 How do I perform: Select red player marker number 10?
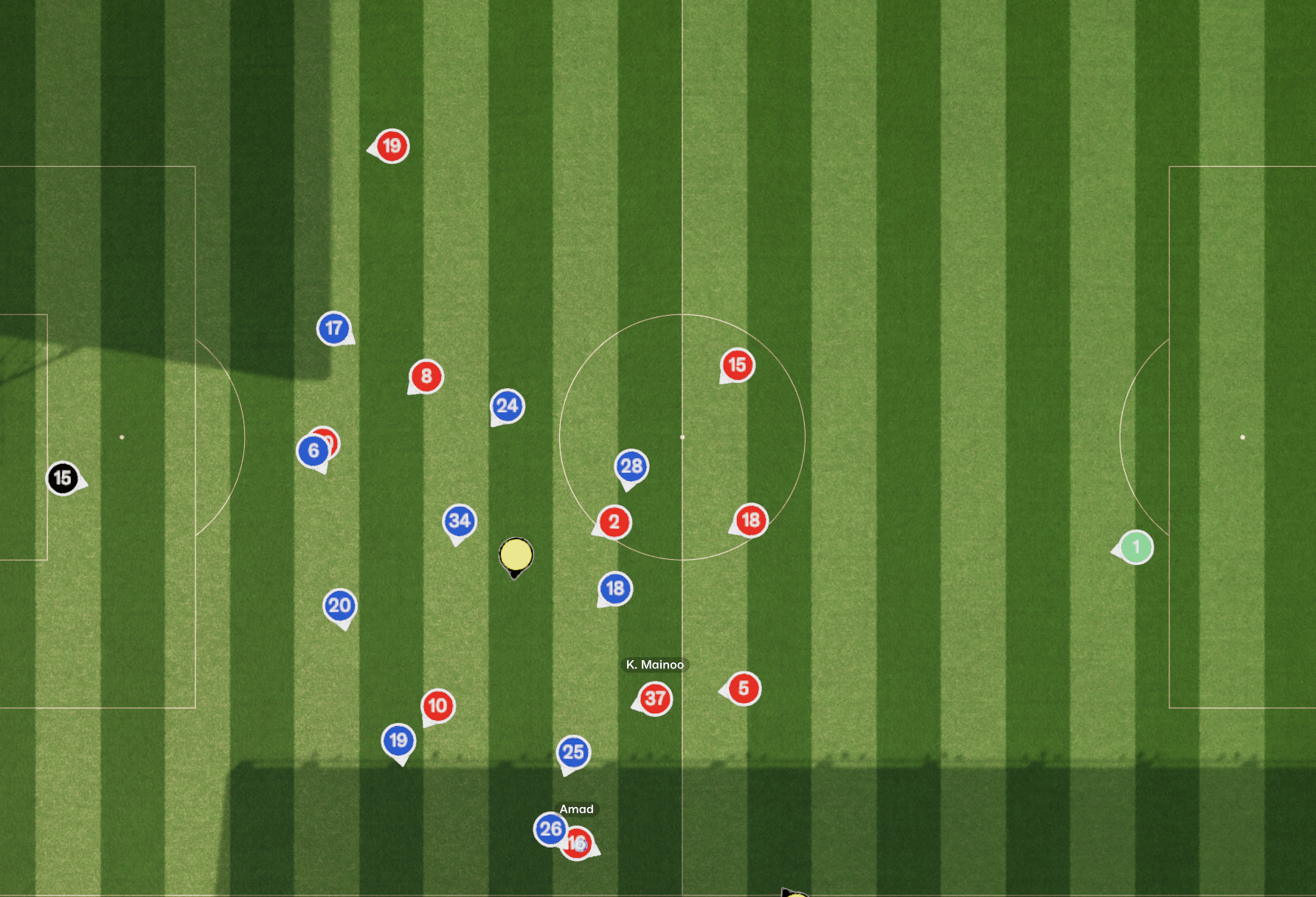[x=438, y=706]
